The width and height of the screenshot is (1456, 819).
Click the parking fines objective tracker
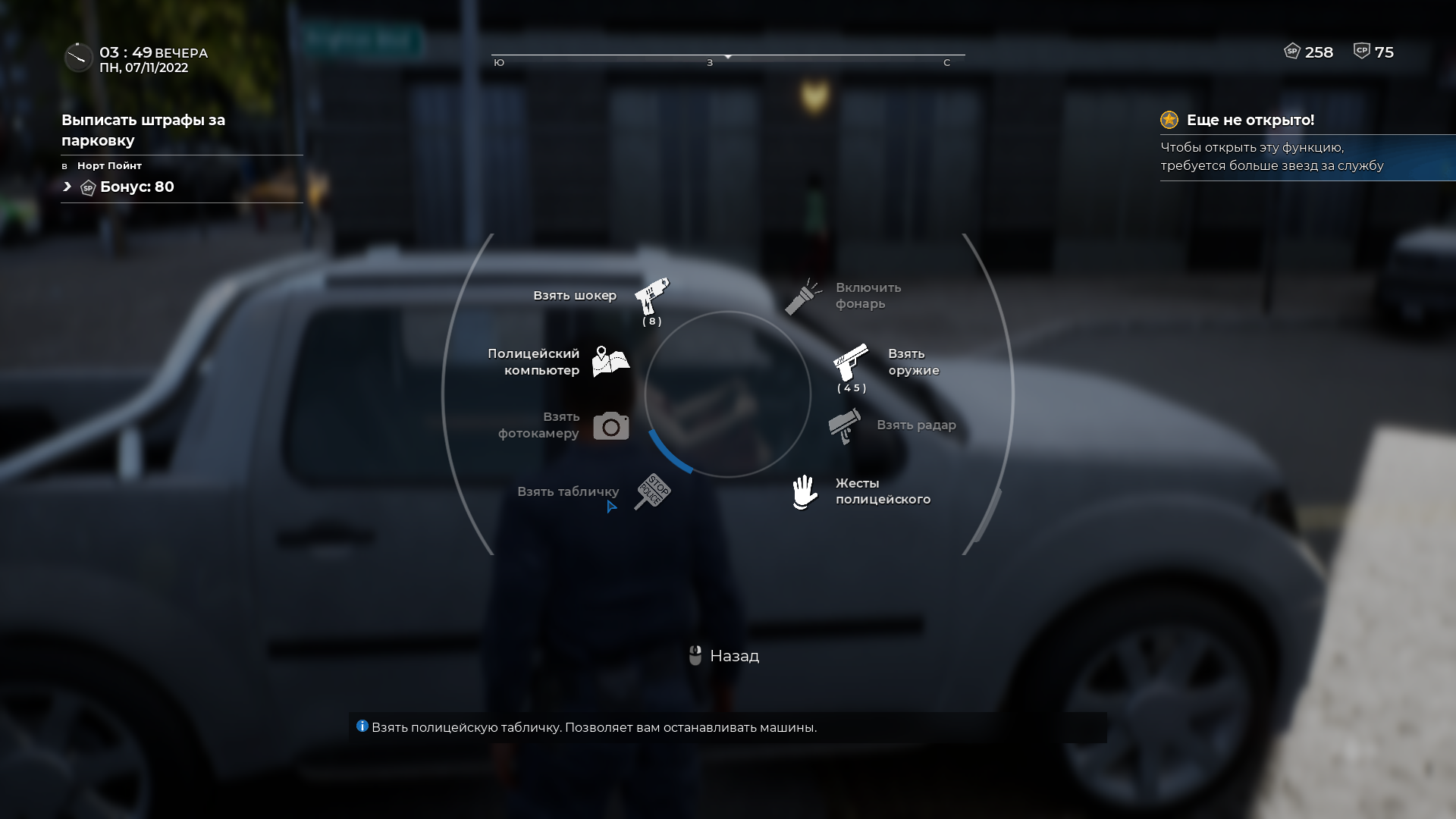pyautogui.click(x=143, y=130)
